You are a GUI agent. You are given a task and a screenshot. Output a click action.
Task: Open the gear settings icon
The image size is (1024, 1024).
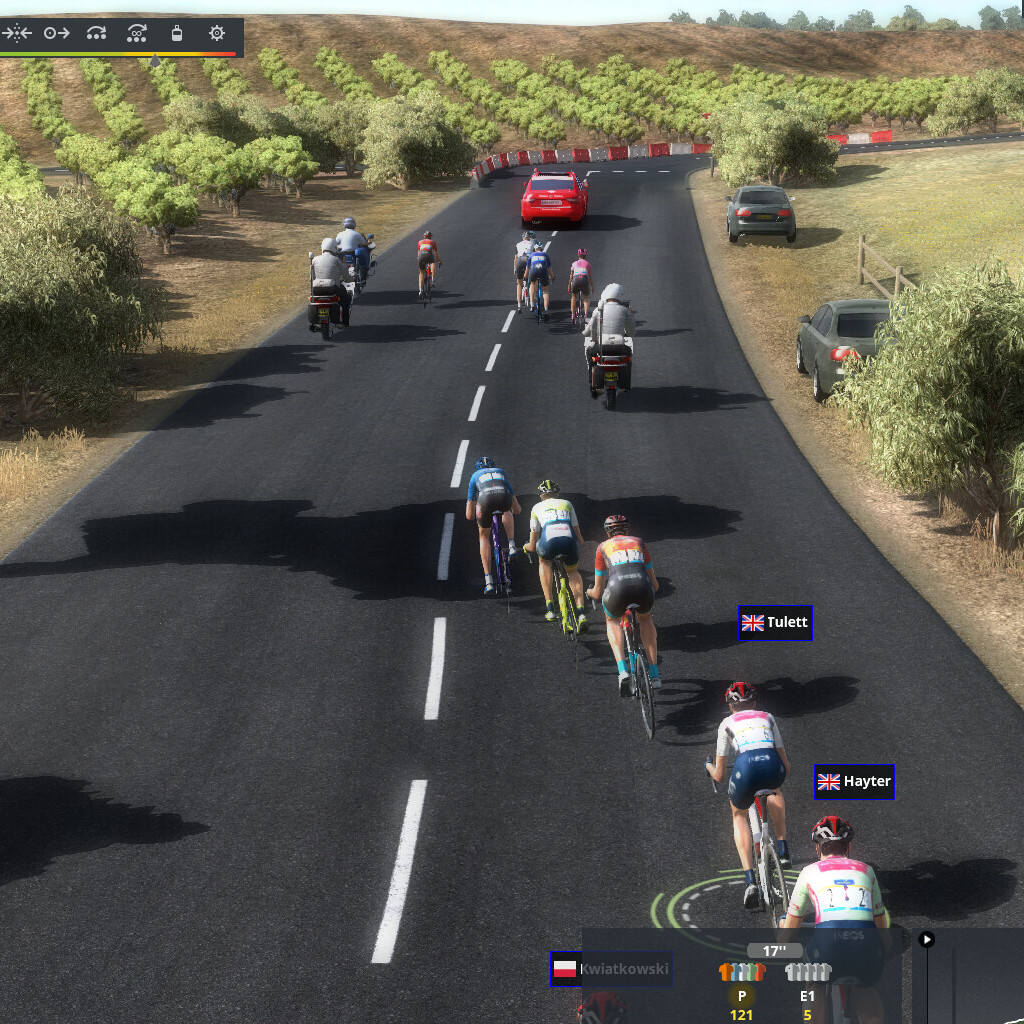pyautogui.click(x=216, y=33)
